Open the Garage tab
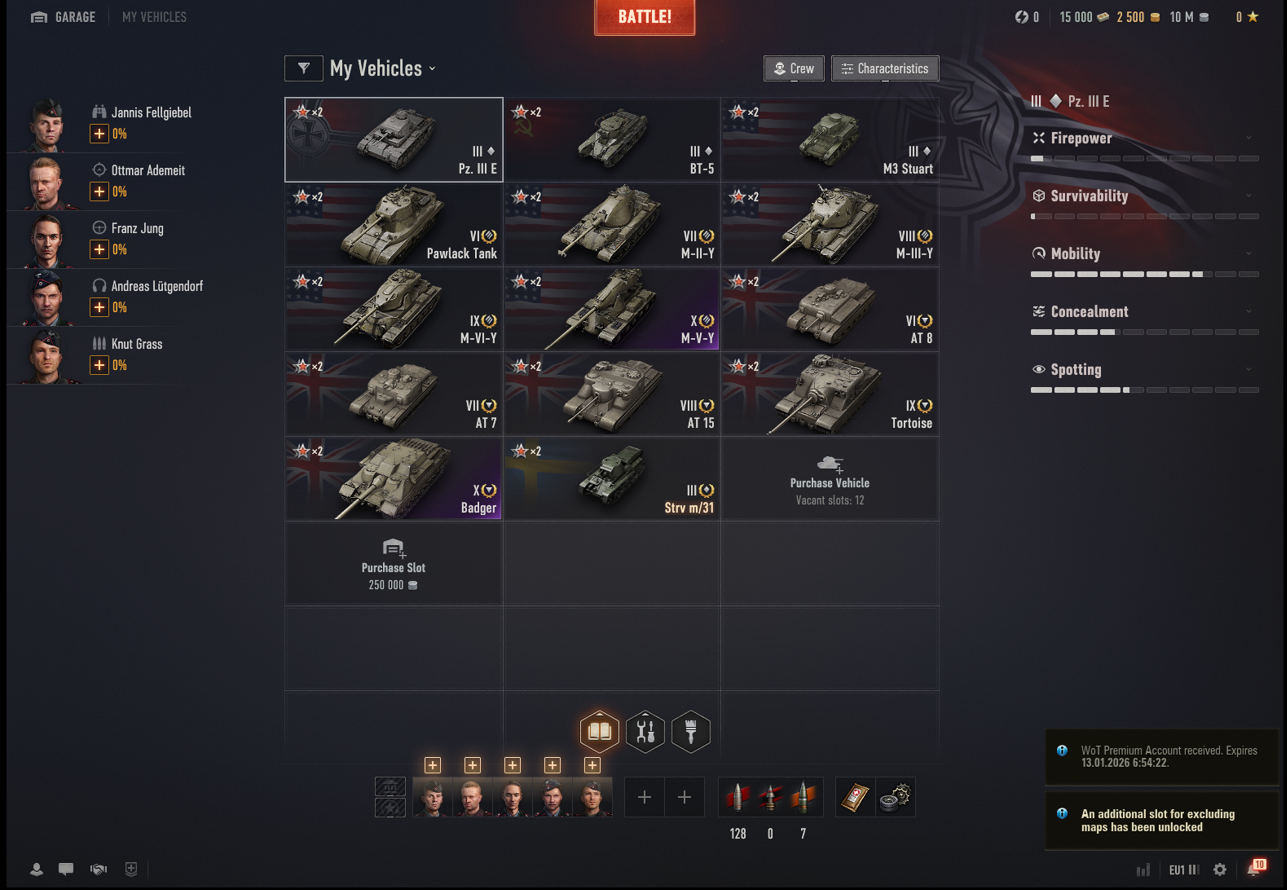Image resolution: width=1287 pixels, height=890 pixels. pos(64,17)
